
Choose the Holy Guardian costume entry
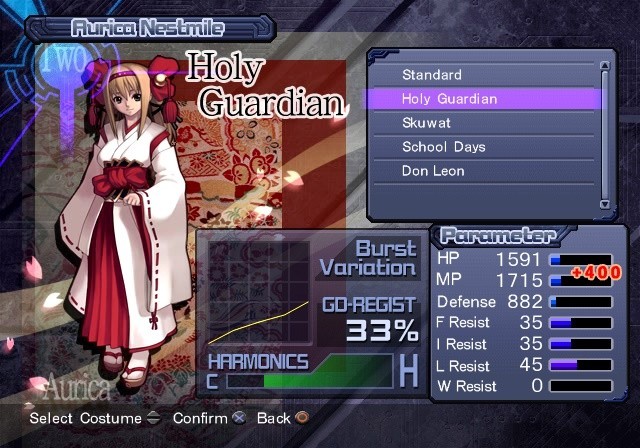(449, 99)
